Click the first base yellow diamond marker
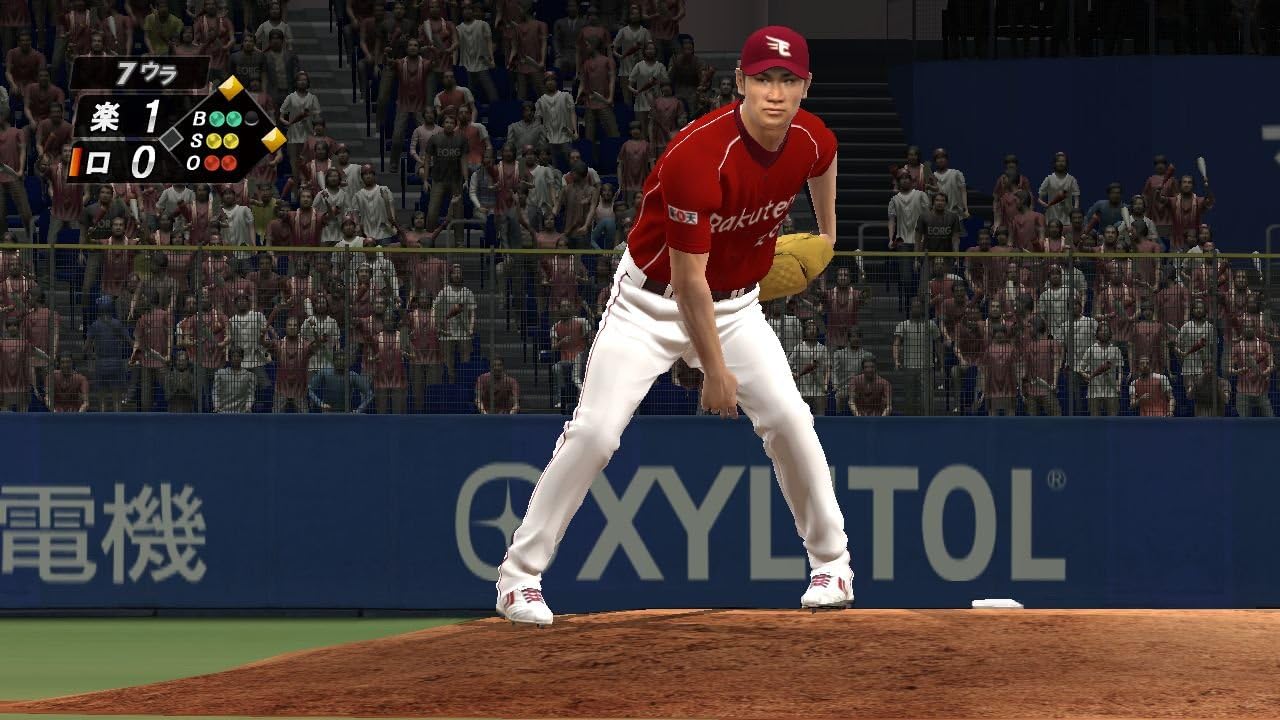This screenshot has height=720, width=1280. (272, 139)
